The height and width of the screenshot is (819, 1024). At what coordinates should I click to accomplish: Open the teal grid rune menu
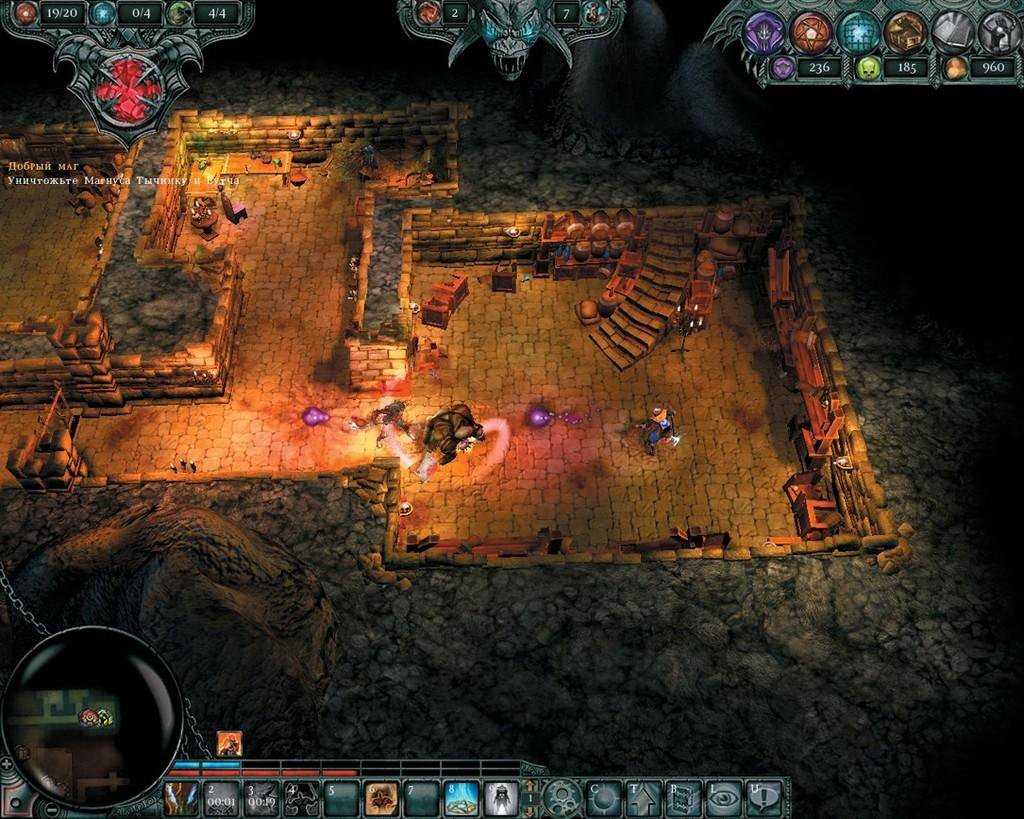[x=858, y=32]
